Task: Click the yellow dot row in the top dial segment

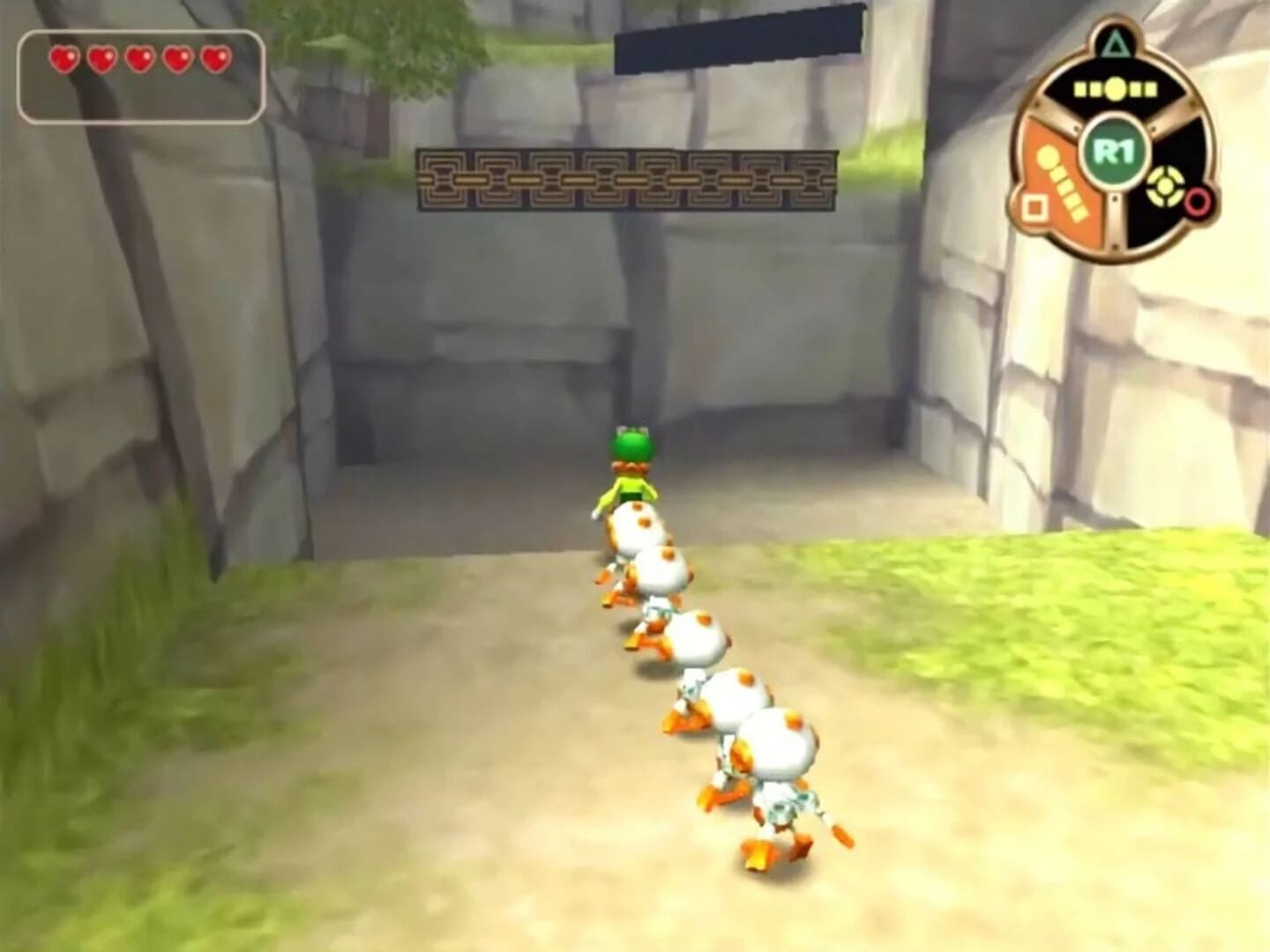Action: (1115, 88)
